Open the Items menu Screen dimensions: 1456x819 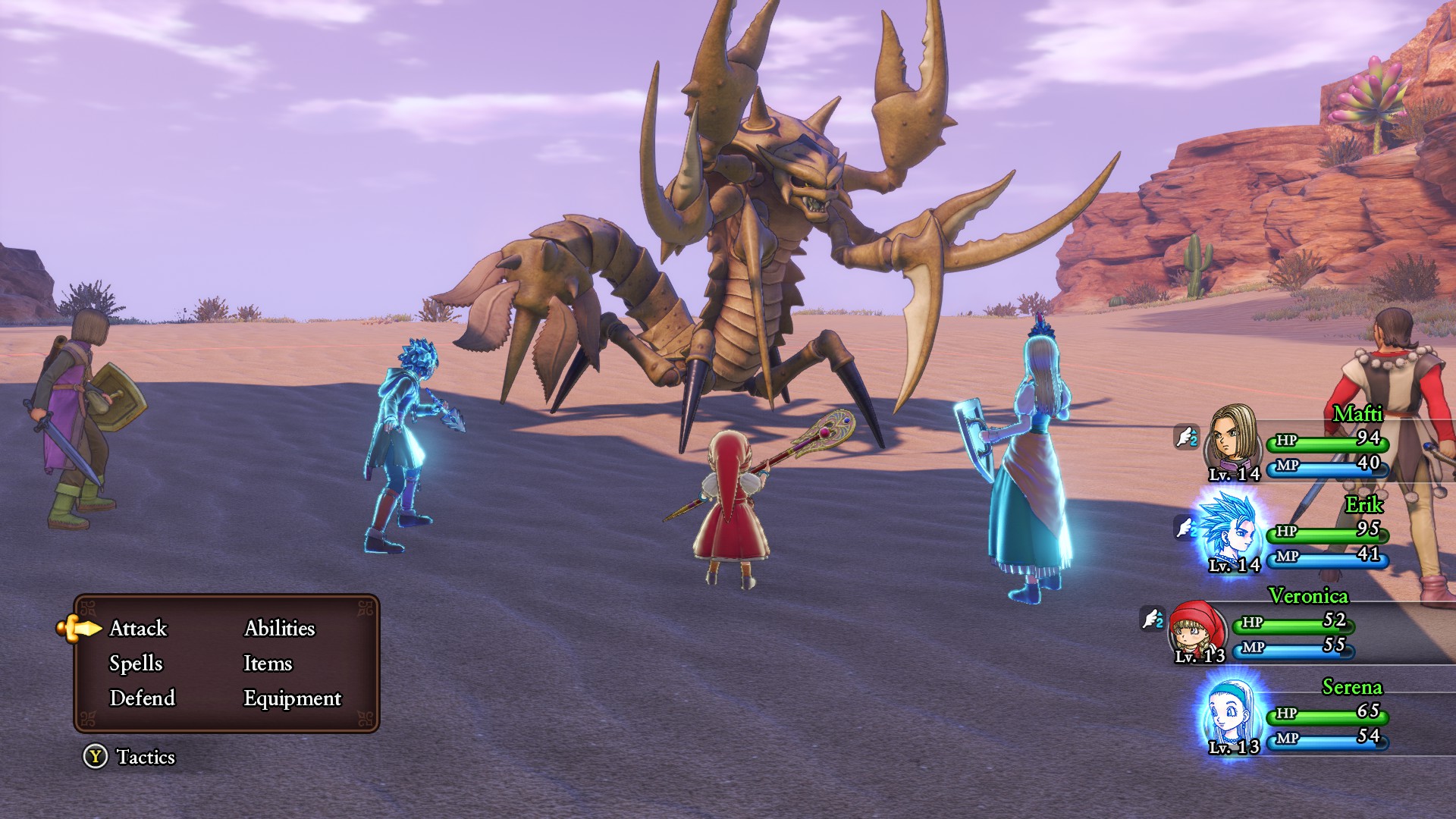267,664
